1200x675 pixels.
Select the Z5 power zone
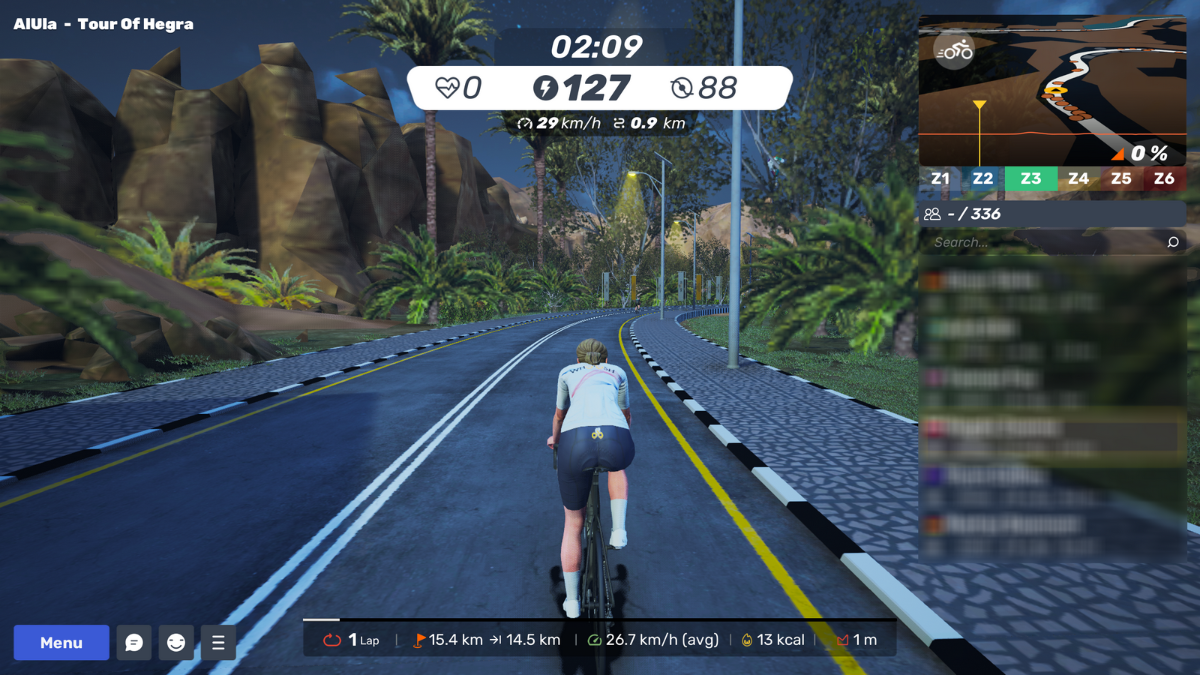pos(1121,179)
